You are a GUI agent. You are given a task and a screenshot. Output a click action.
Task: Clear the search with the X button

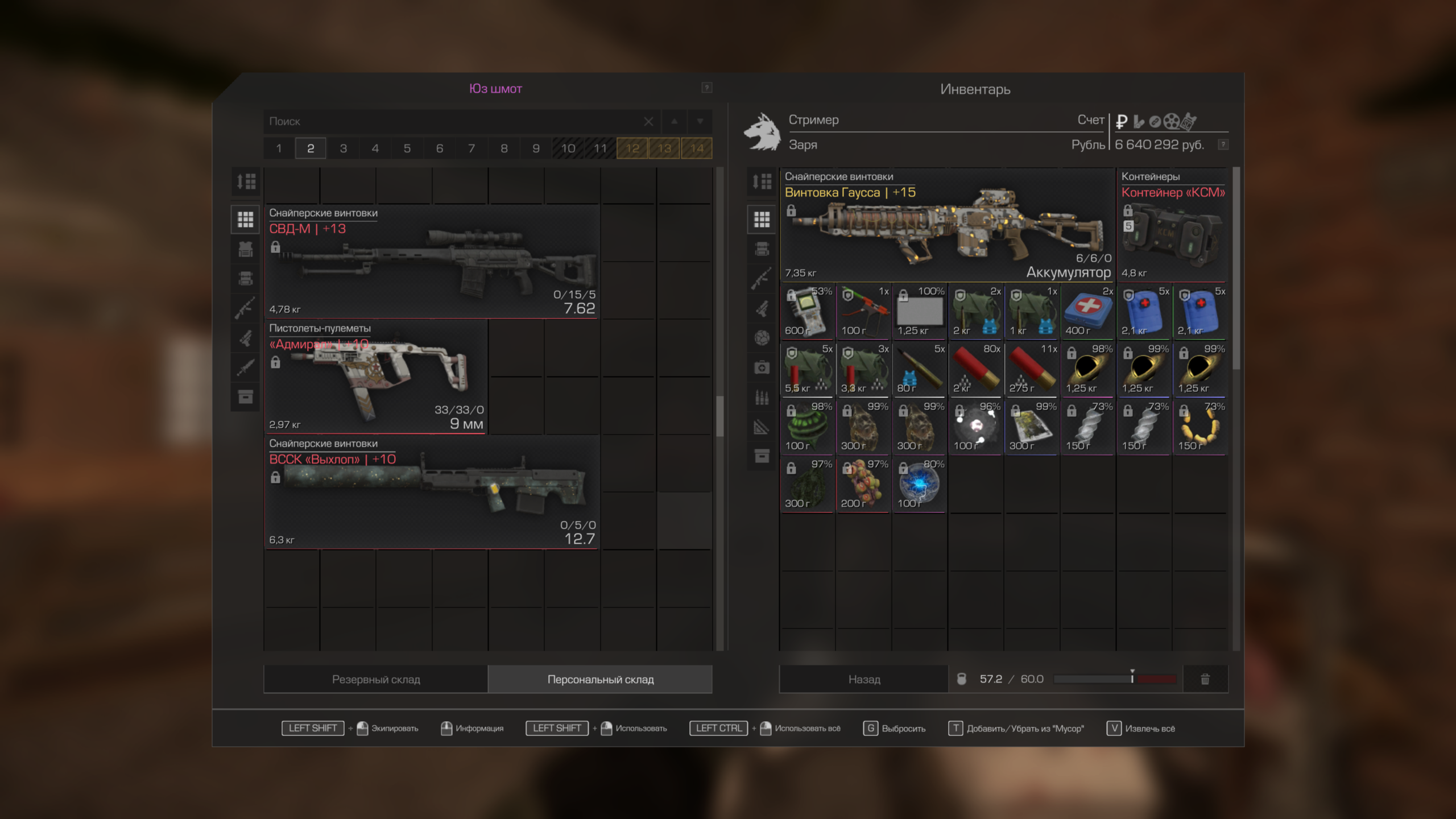648,121
